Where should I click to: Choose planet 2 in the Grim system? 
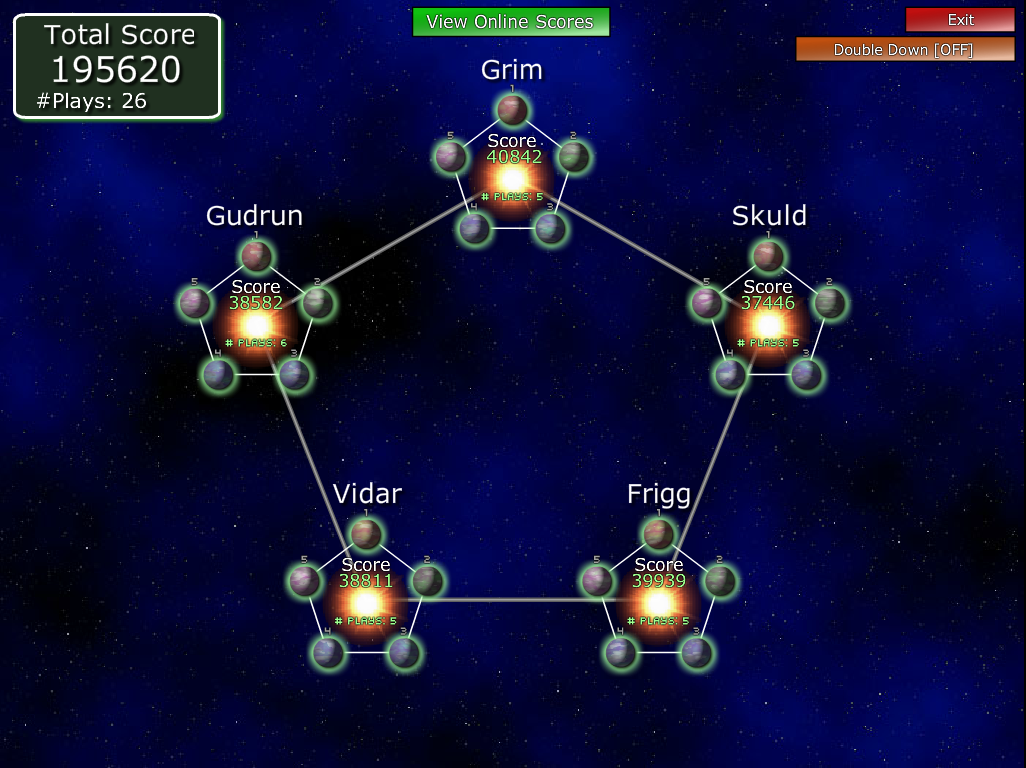coord(573,157)
